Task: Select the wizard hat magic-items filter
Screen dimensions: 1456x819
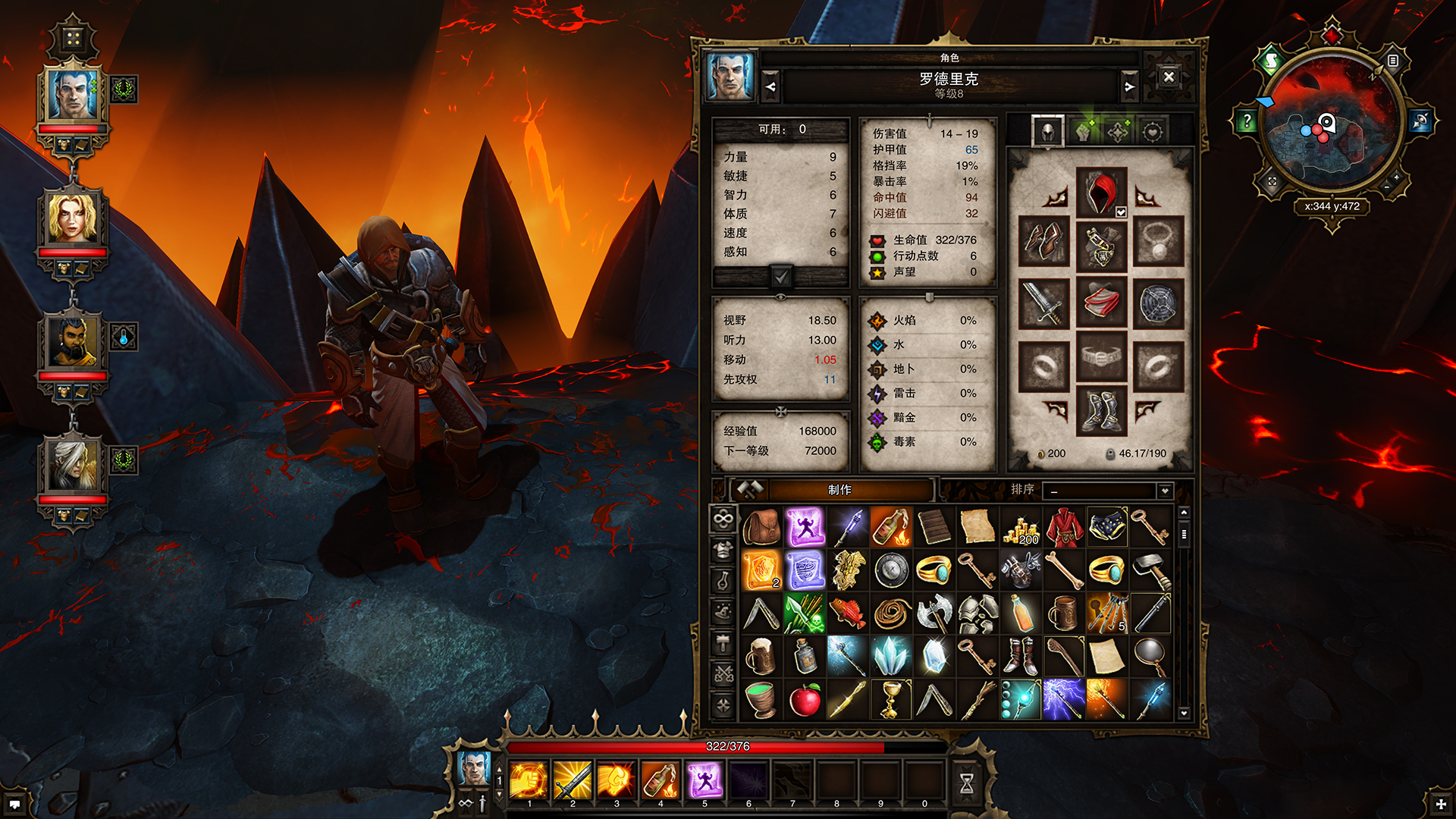Action: [723, 612]
